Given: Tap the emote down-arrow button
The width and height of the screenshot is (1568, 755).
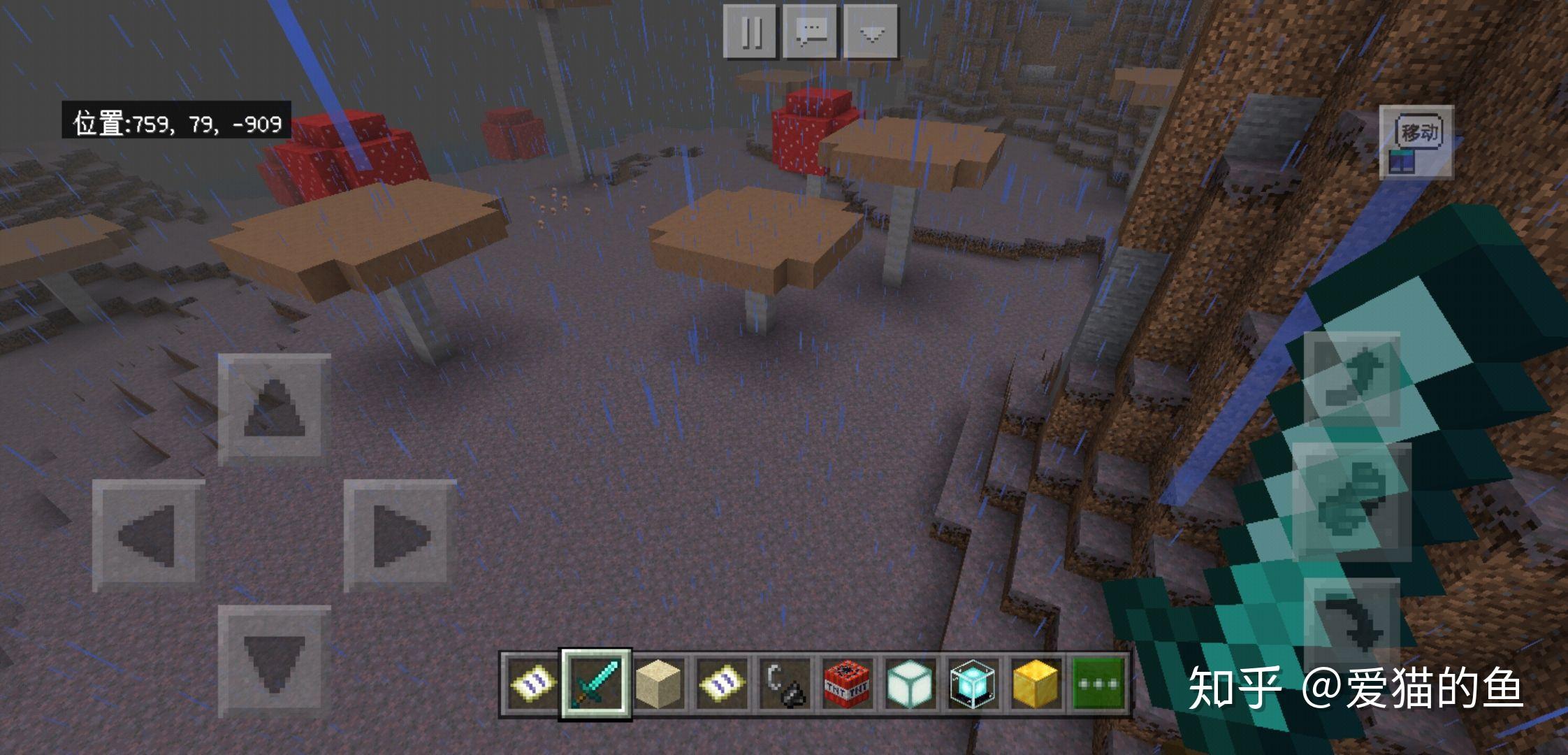Looking at the screenshot, I should click(x=871, y=31).
